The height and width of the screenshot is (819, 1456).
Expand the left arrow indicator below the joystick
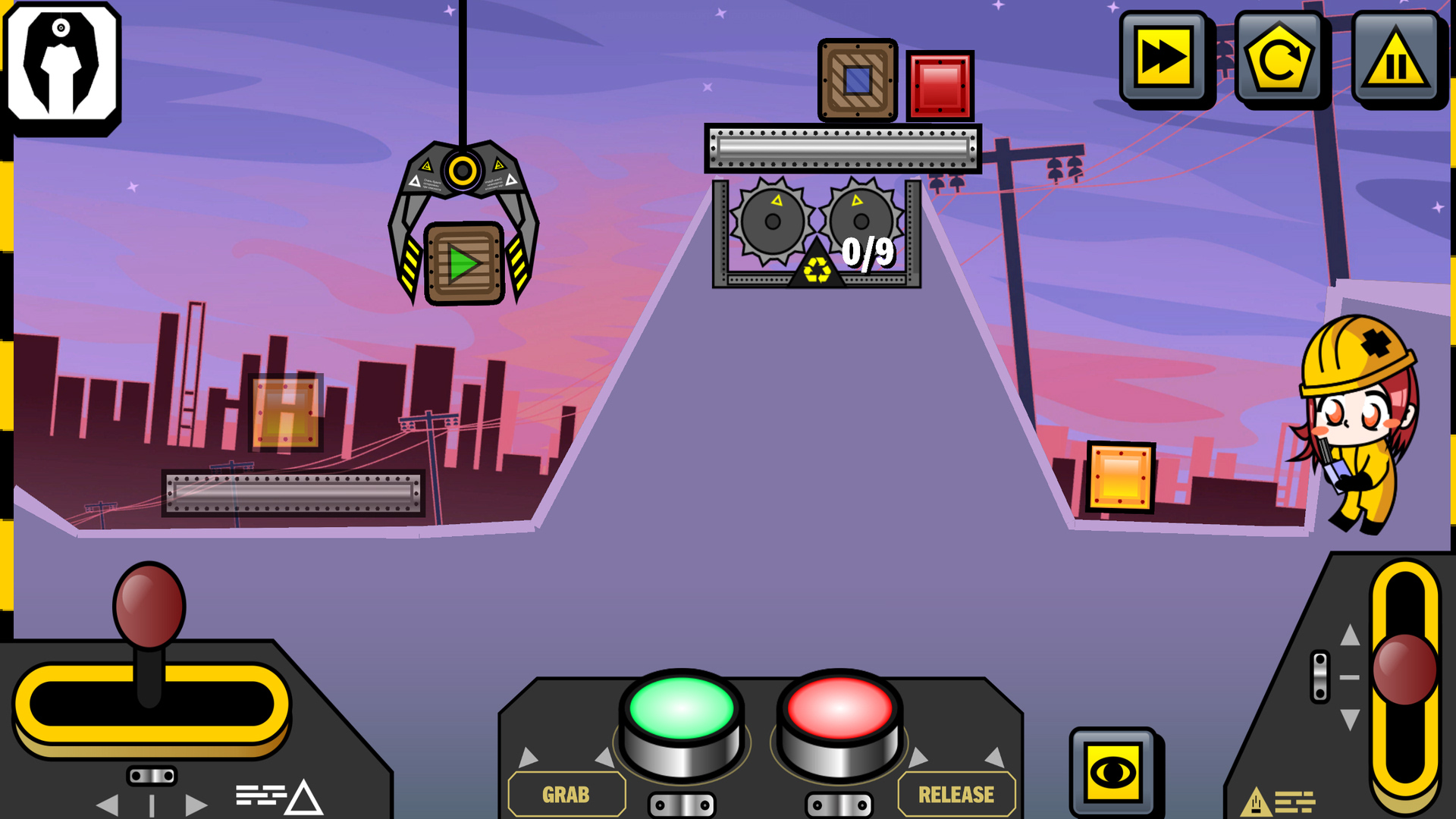108,804
